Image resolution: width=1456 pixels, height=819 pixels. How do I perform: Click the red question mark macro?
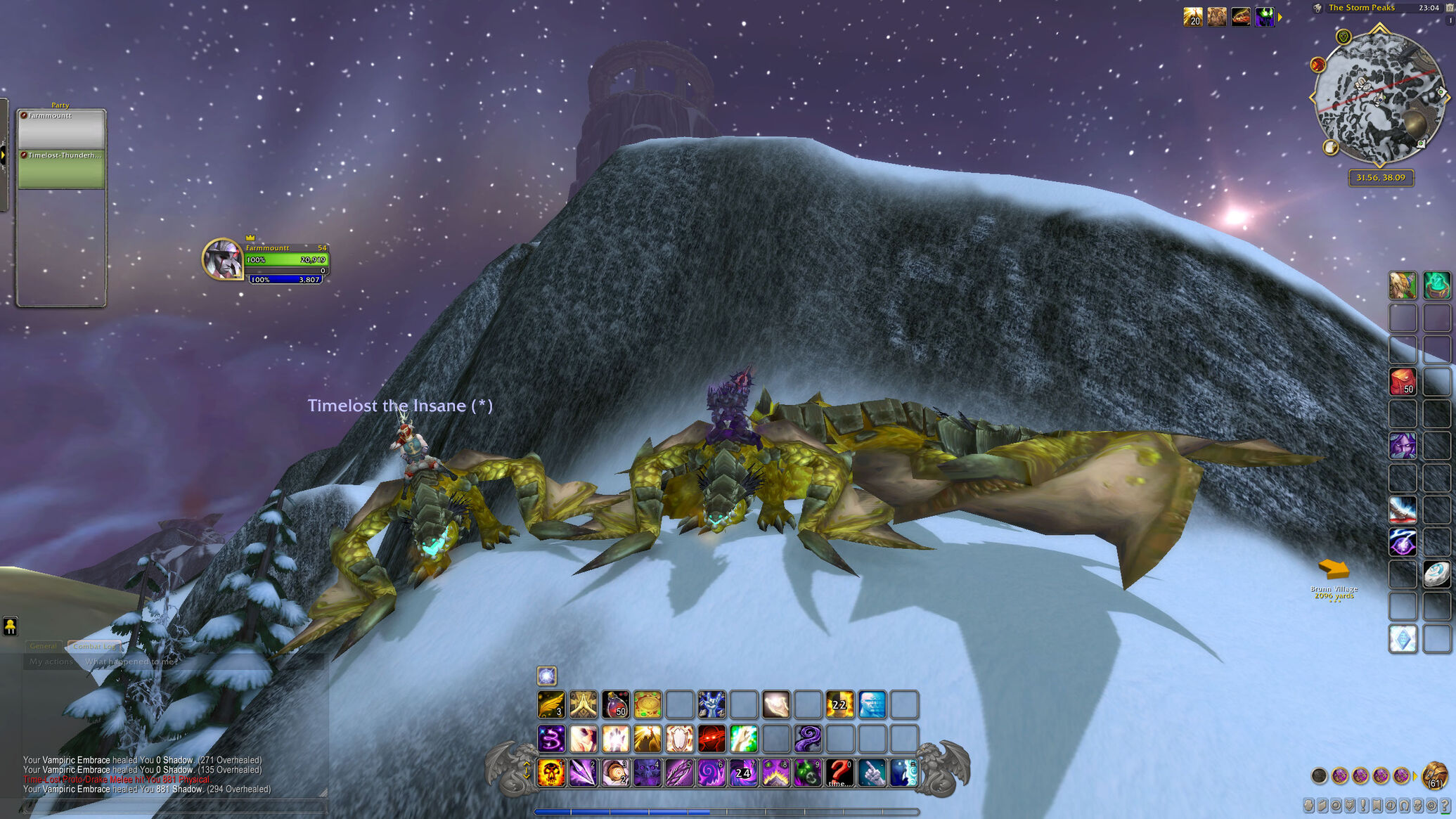pos(839,773)
